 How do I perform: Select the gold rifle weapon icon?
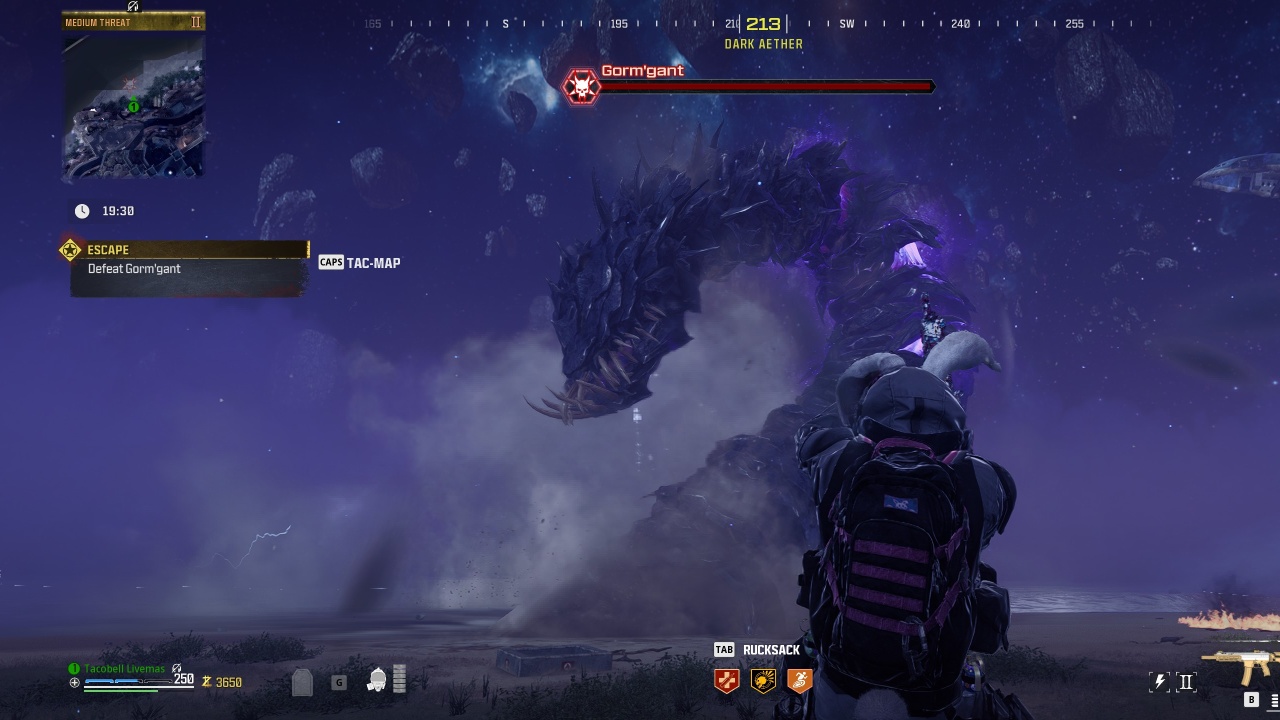pyautogui.click(x=1239, y=663)
